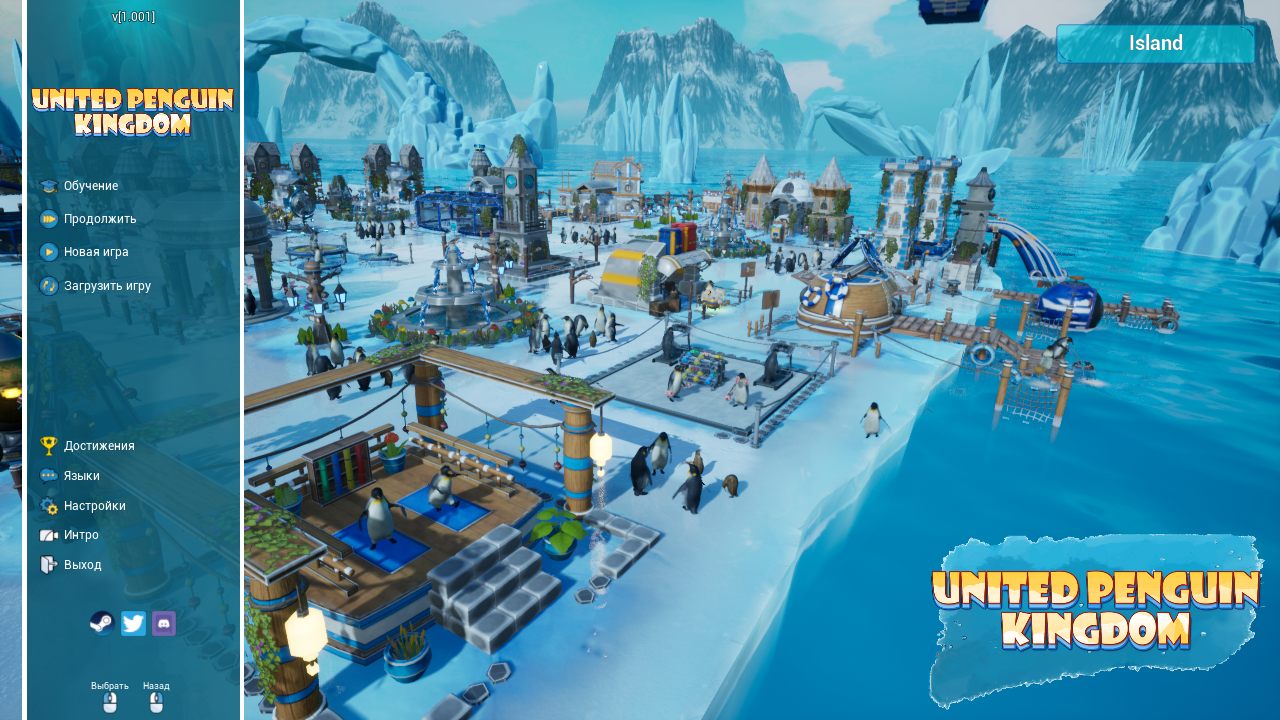Click the trophy icon beside Достижения
The height and width of the screenshot is (720, 1280).
pyautogui.click(x=49, y=445)
